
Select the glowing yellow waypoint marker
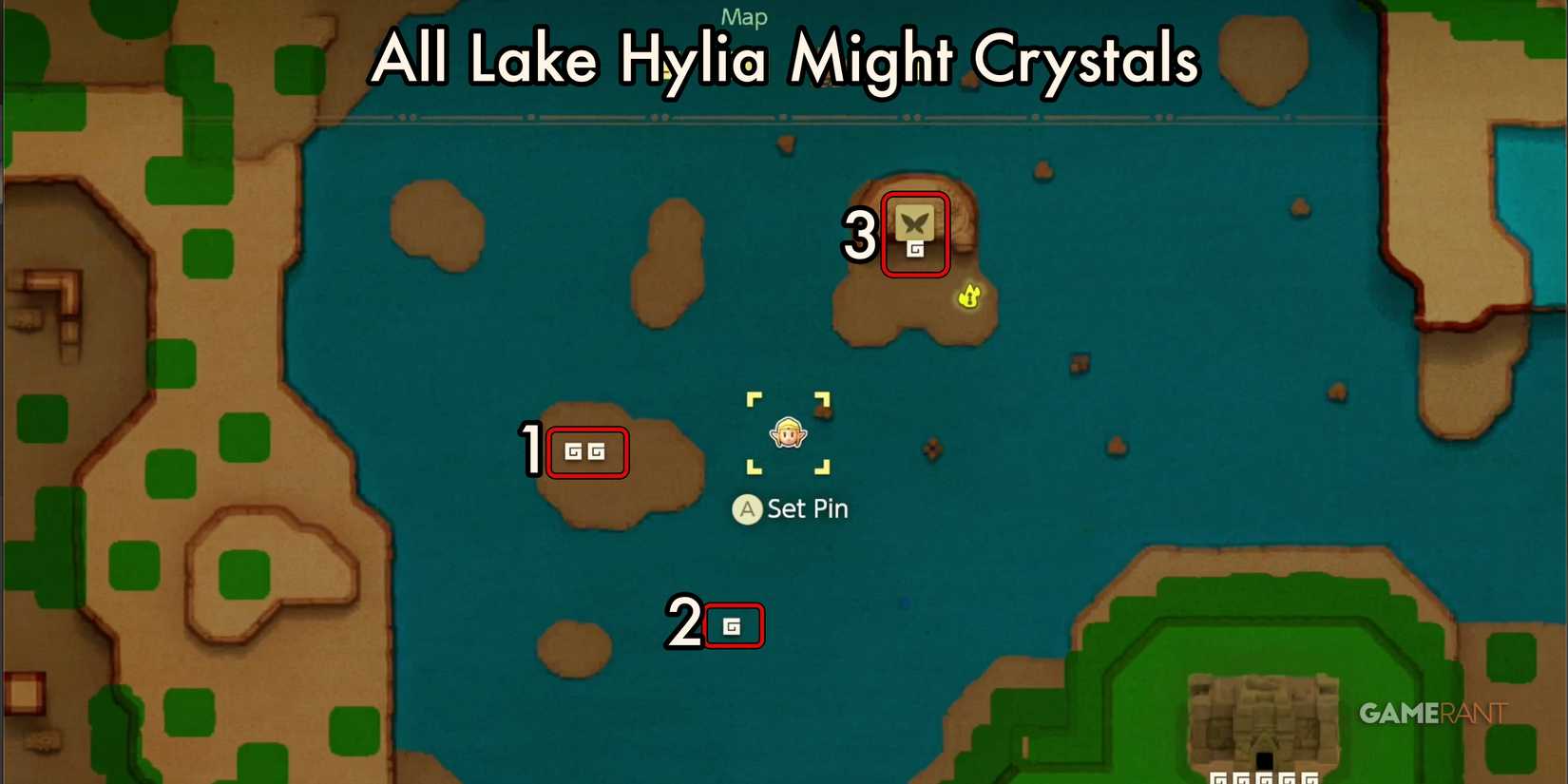(968, 296)
